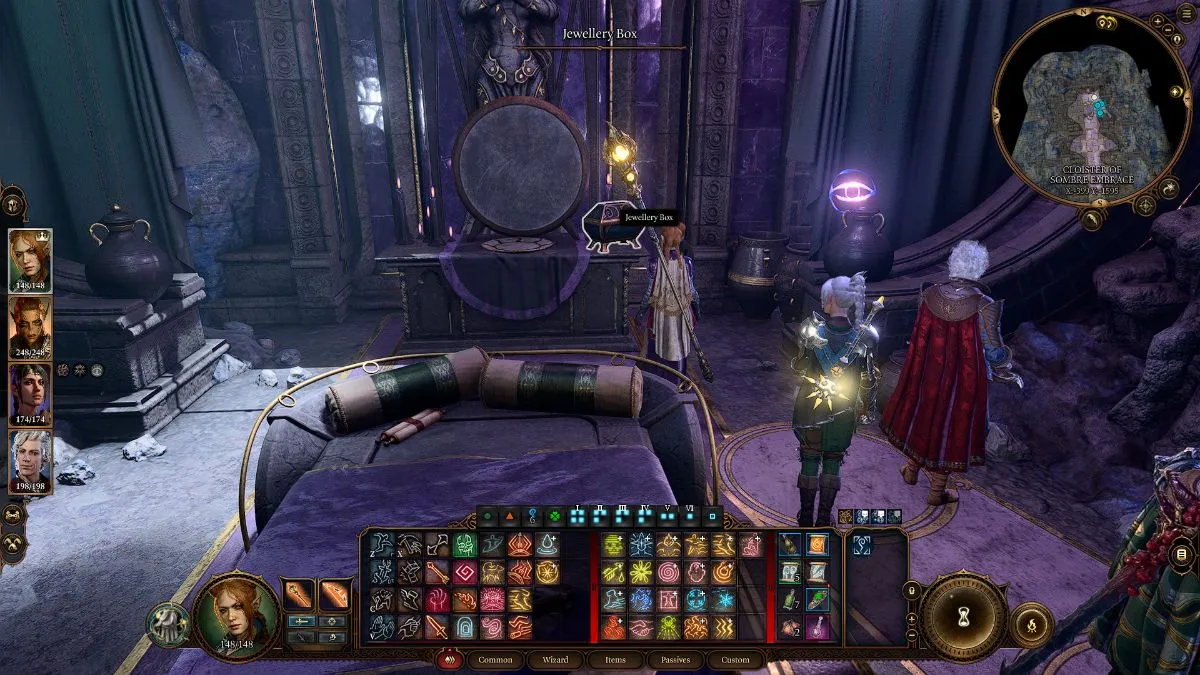The height and width of the screenshot is (675, 1200).
Task: Cast the pink spiral spell icon
Action: coord(668,573)
